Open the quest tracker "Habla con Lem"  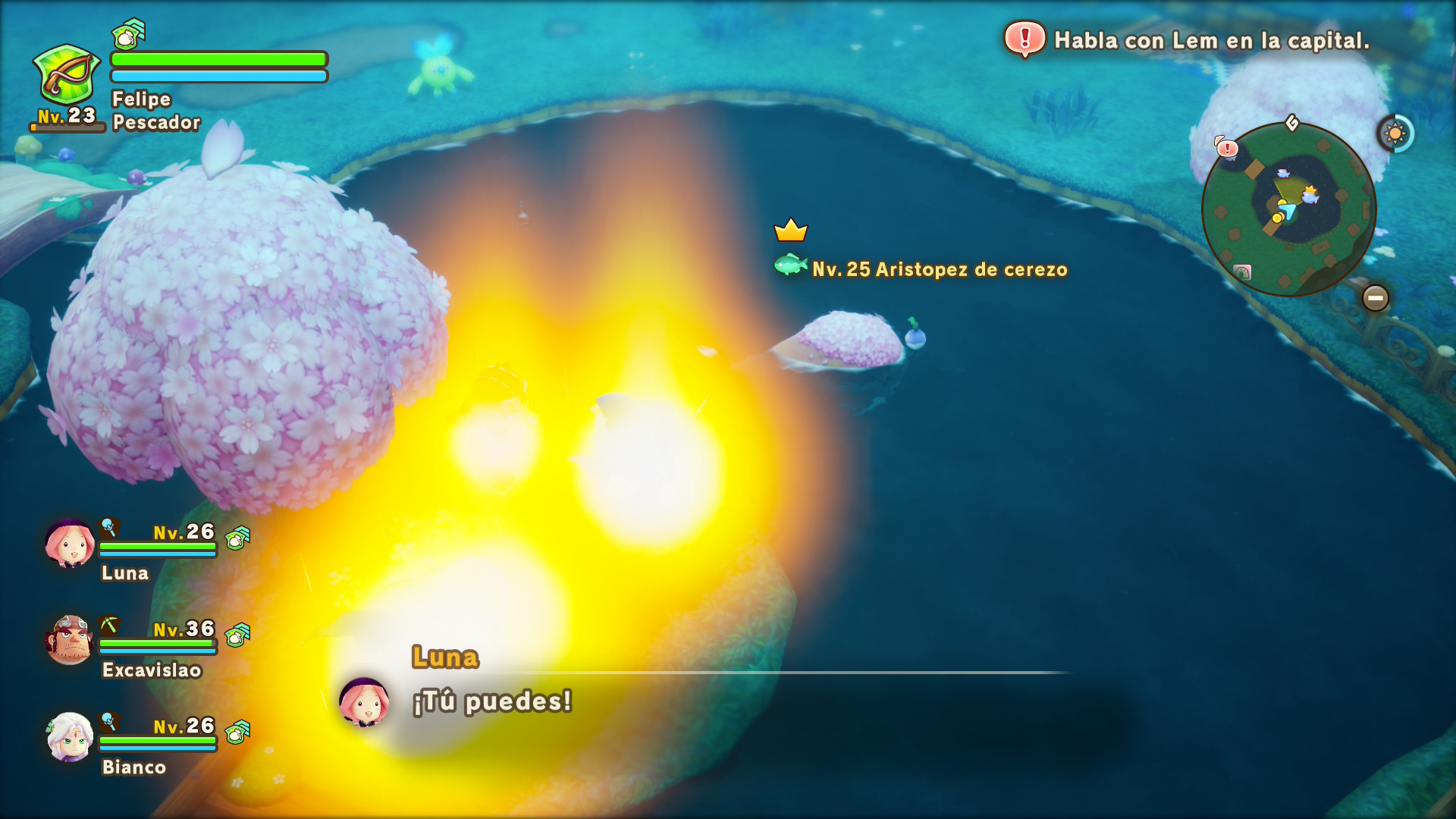coord(1211,41)
